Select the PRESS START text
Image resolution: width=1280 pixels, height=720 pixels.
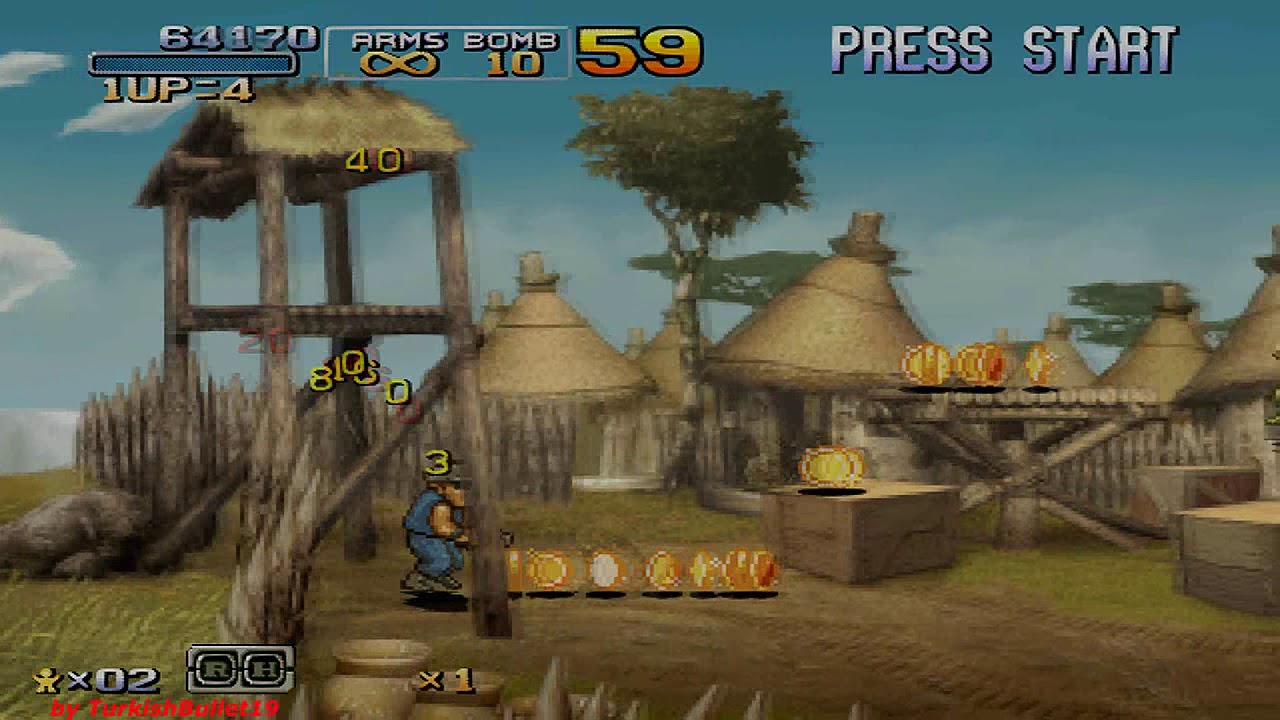(1005, 46)
